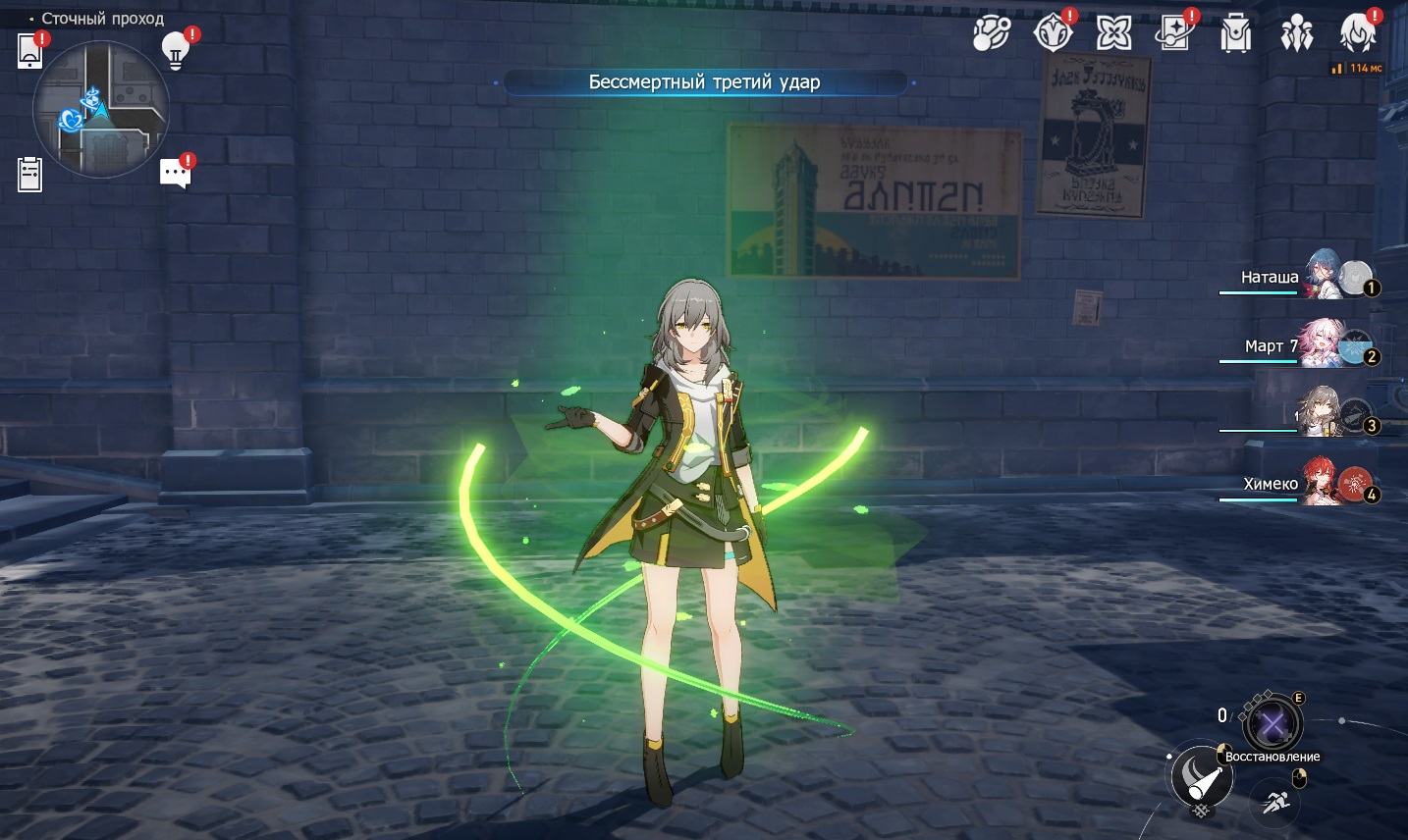Open the character head icon
Viewport: 1408px width, 840px height.
pos(1358,33)
